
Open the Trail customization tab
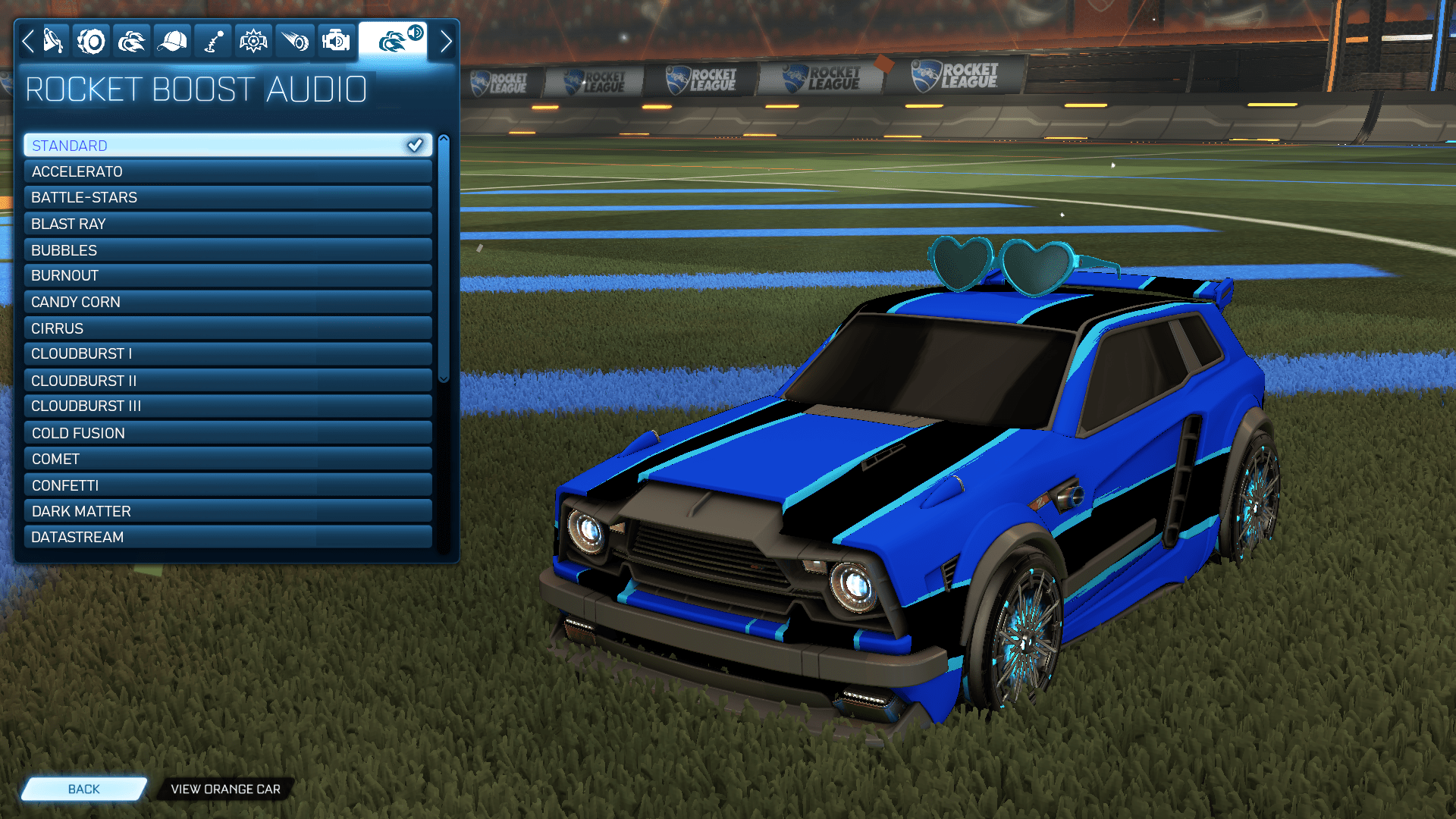(294, 41)
